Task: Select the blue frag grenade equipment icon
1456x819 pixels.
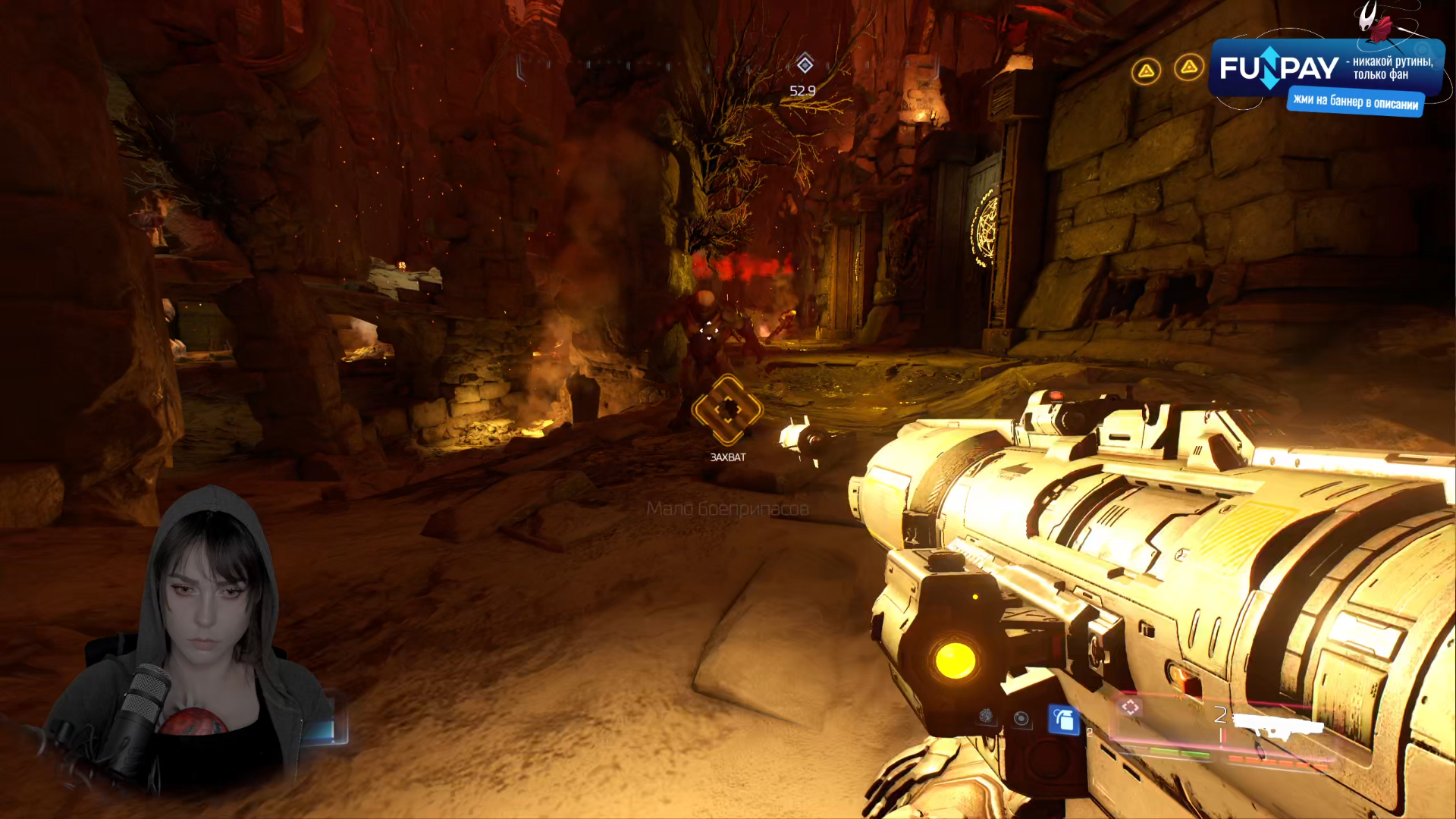Action: [1063, 720]
